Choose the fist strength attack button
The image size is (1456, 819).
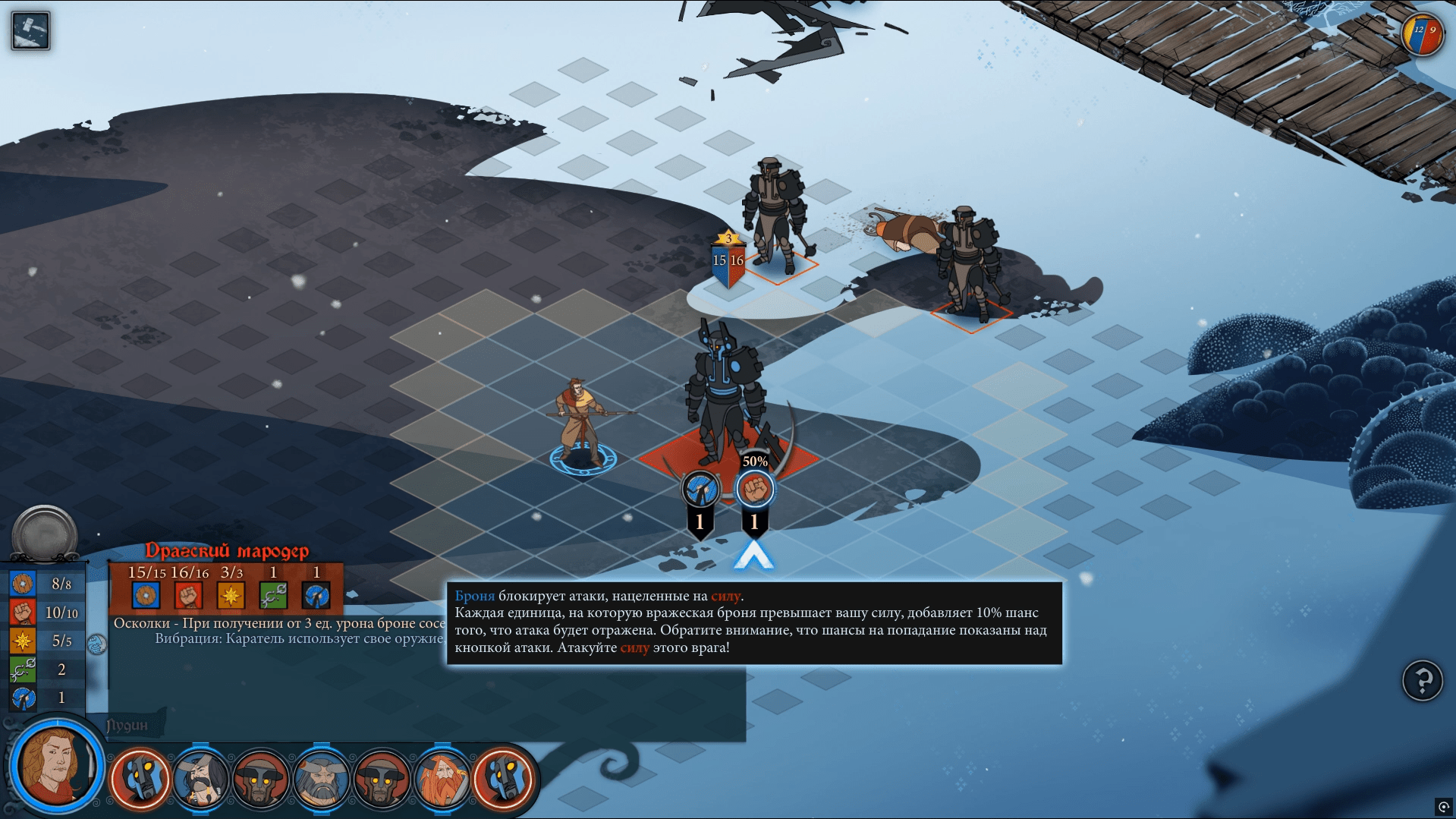point(754,490)
